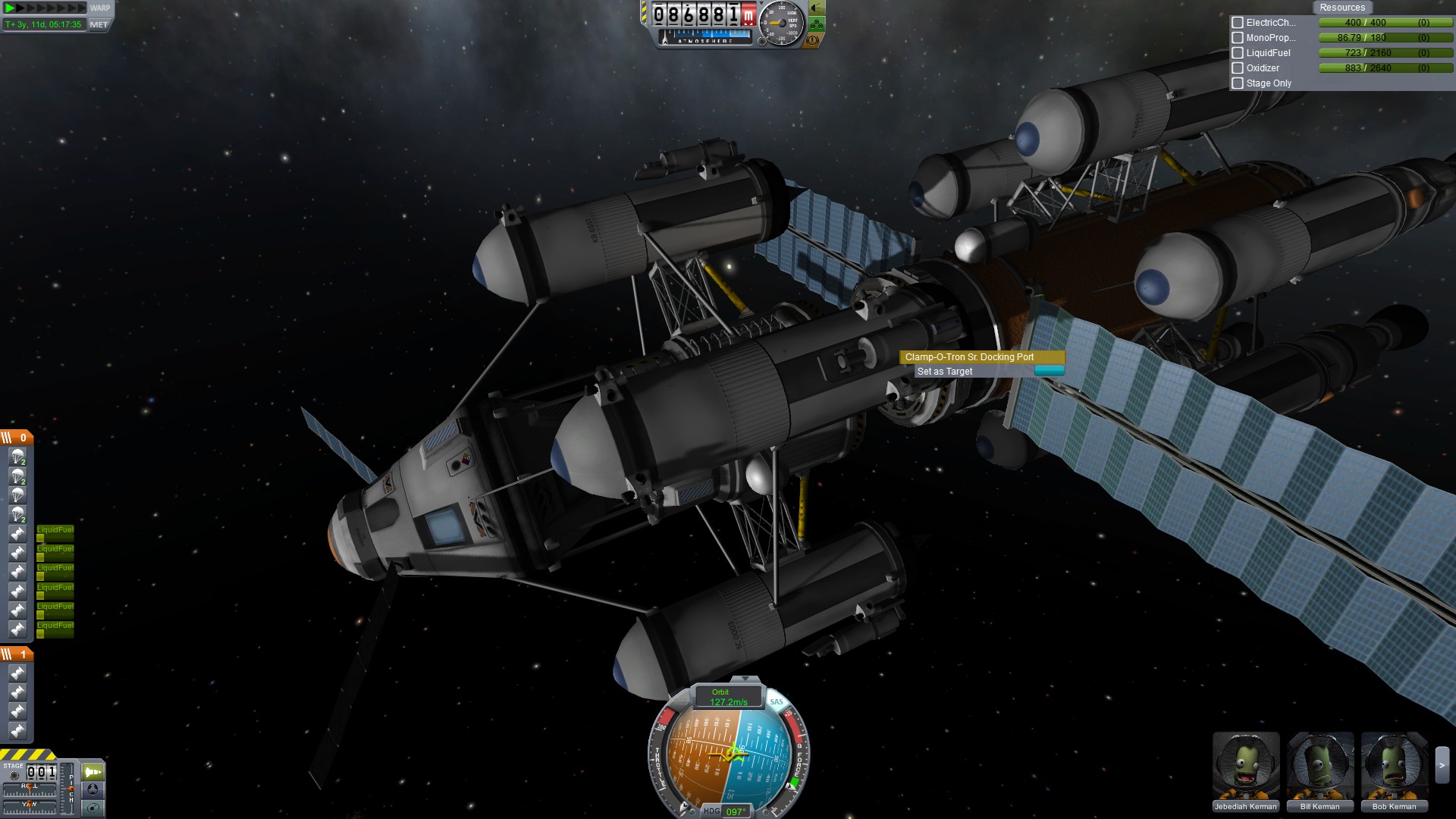Tick the MonoPropellant resource checkbox
This screenshot has height=819, width=1456.
[1238, 38]
